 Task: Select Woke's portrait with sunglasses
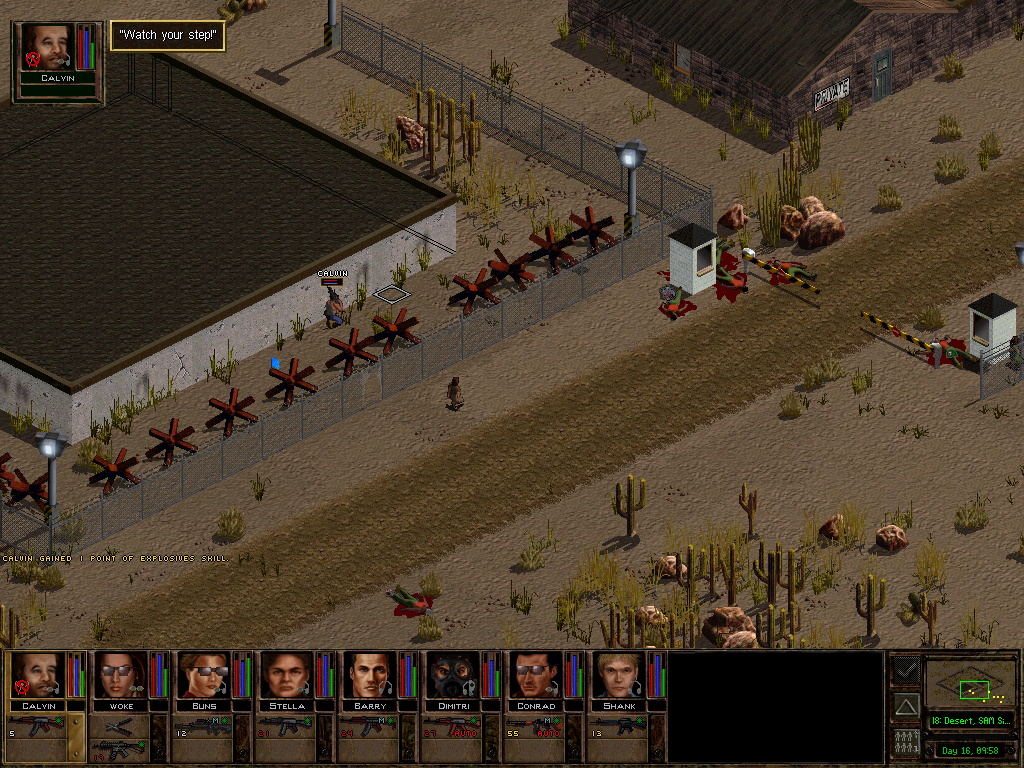pyautogui.click(x=120, y=675)
